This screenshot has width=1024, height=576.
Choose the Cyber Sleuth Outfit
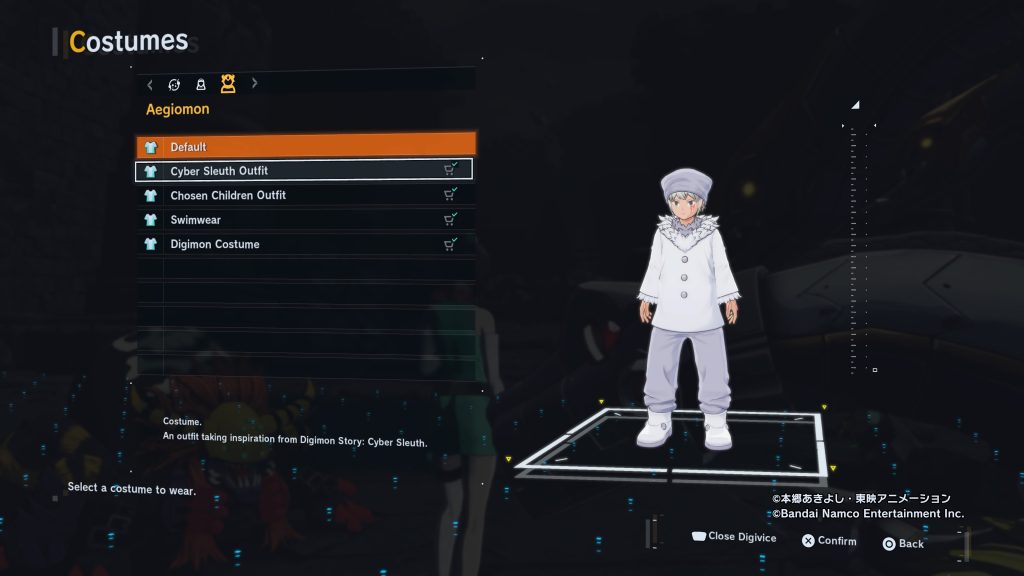[x=305, y=171]
